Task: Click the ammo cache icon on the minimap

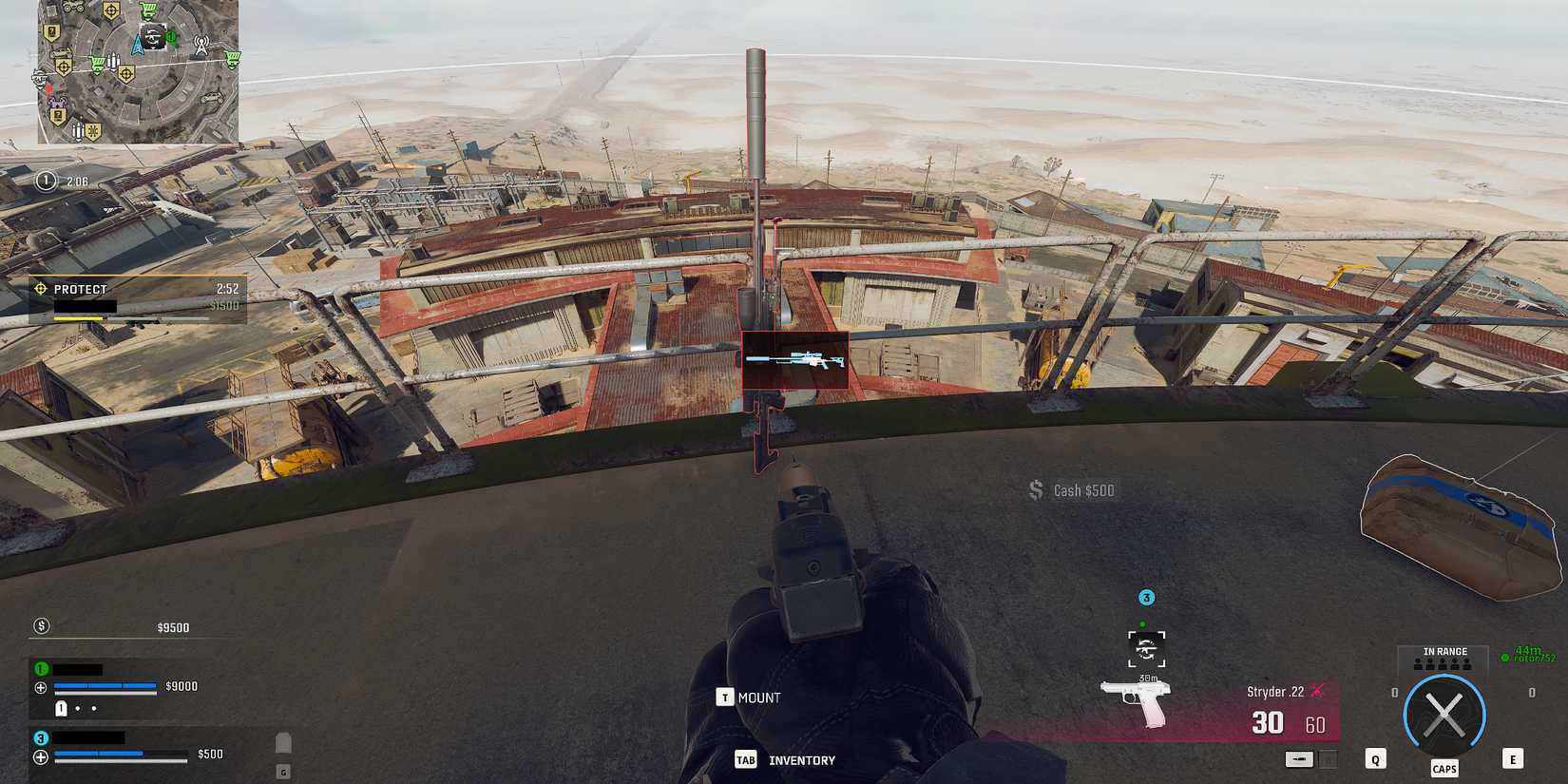Action: pos(112,61)
